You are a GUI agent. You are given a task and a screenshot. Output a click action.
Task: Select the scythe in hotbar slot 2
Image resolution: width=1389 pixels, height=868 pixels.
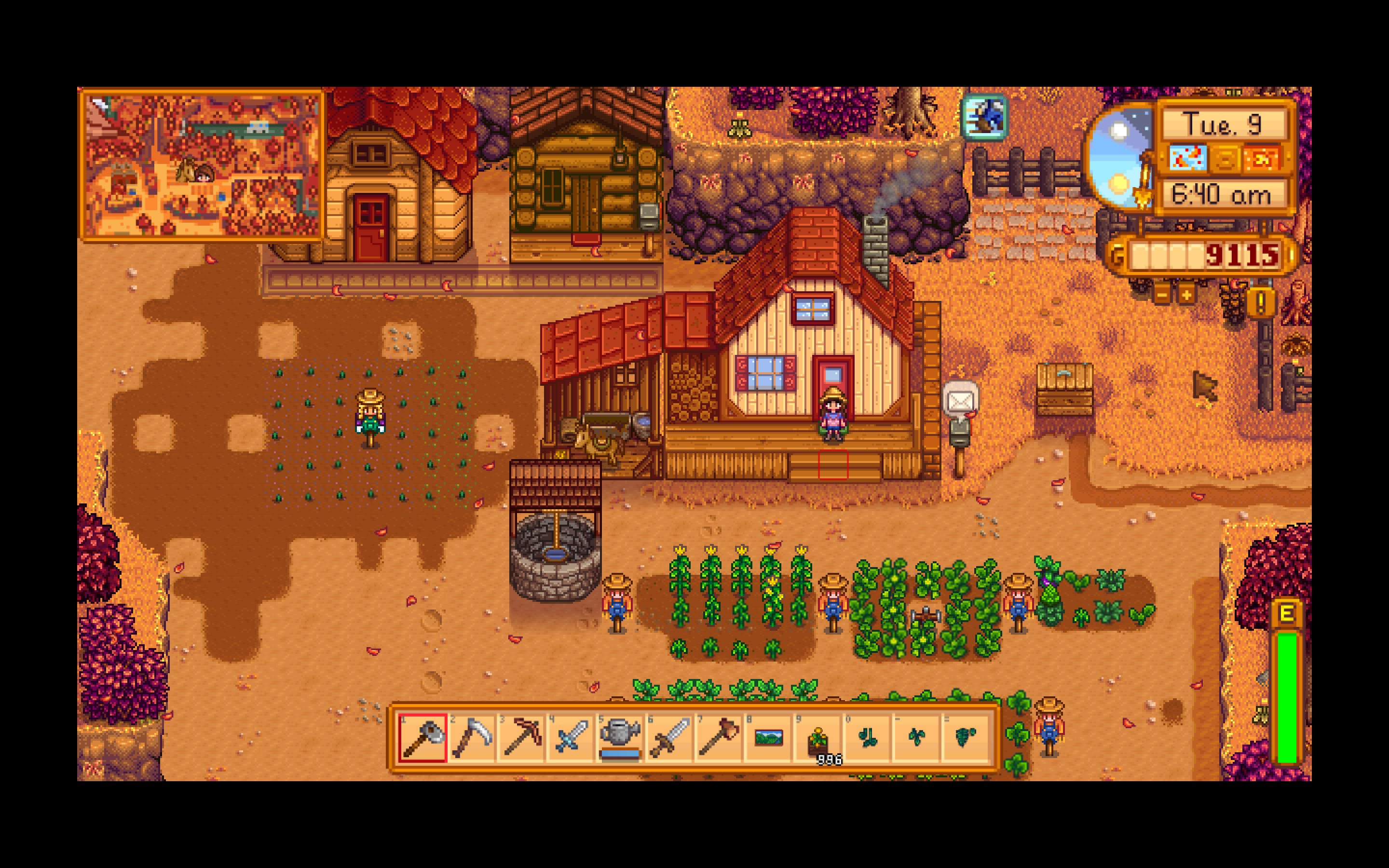(472, 739)
